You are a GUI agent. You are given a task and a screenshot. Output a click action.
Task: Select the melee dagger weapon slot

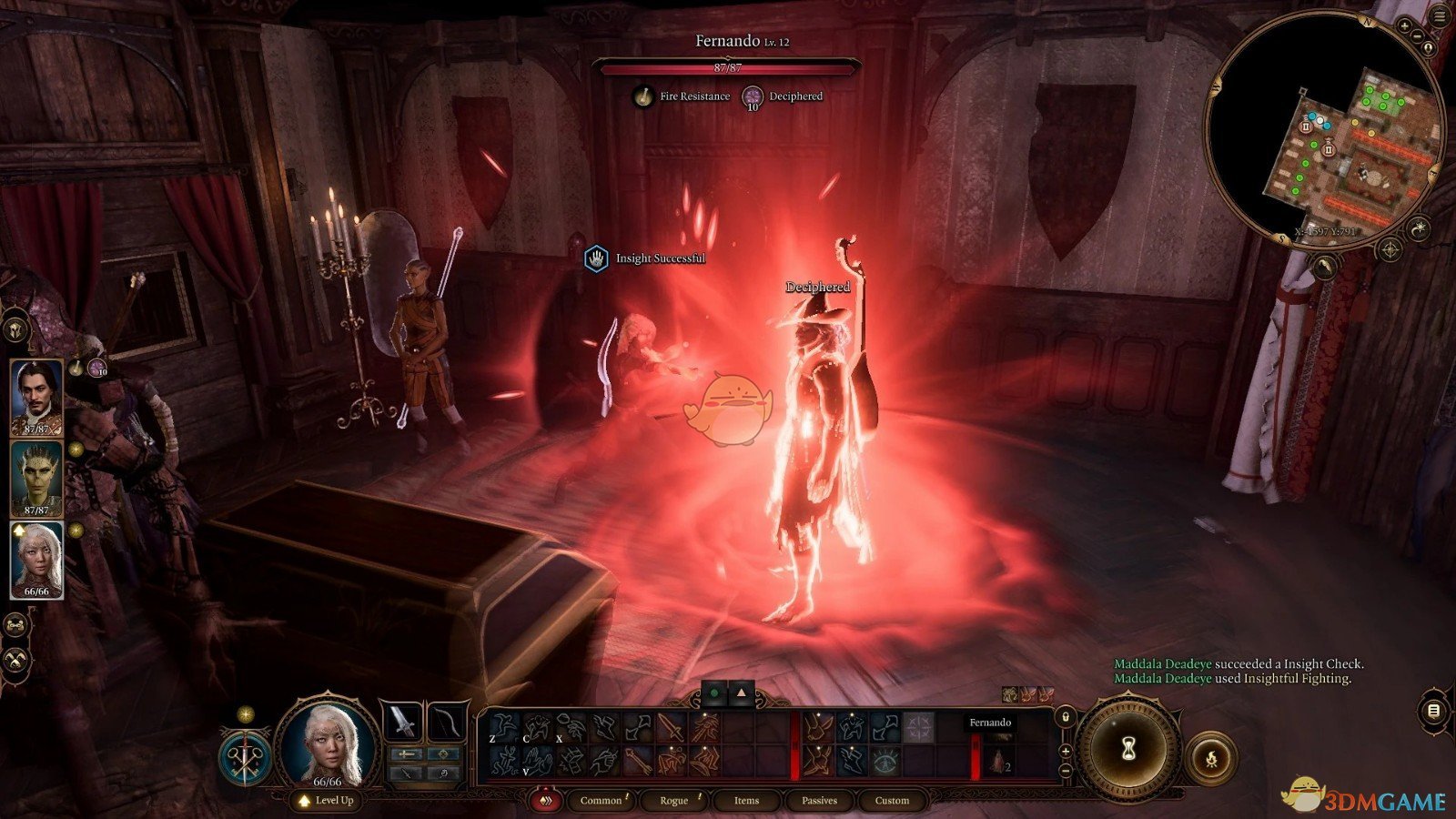pyautogui.click(x=401, y=723)
